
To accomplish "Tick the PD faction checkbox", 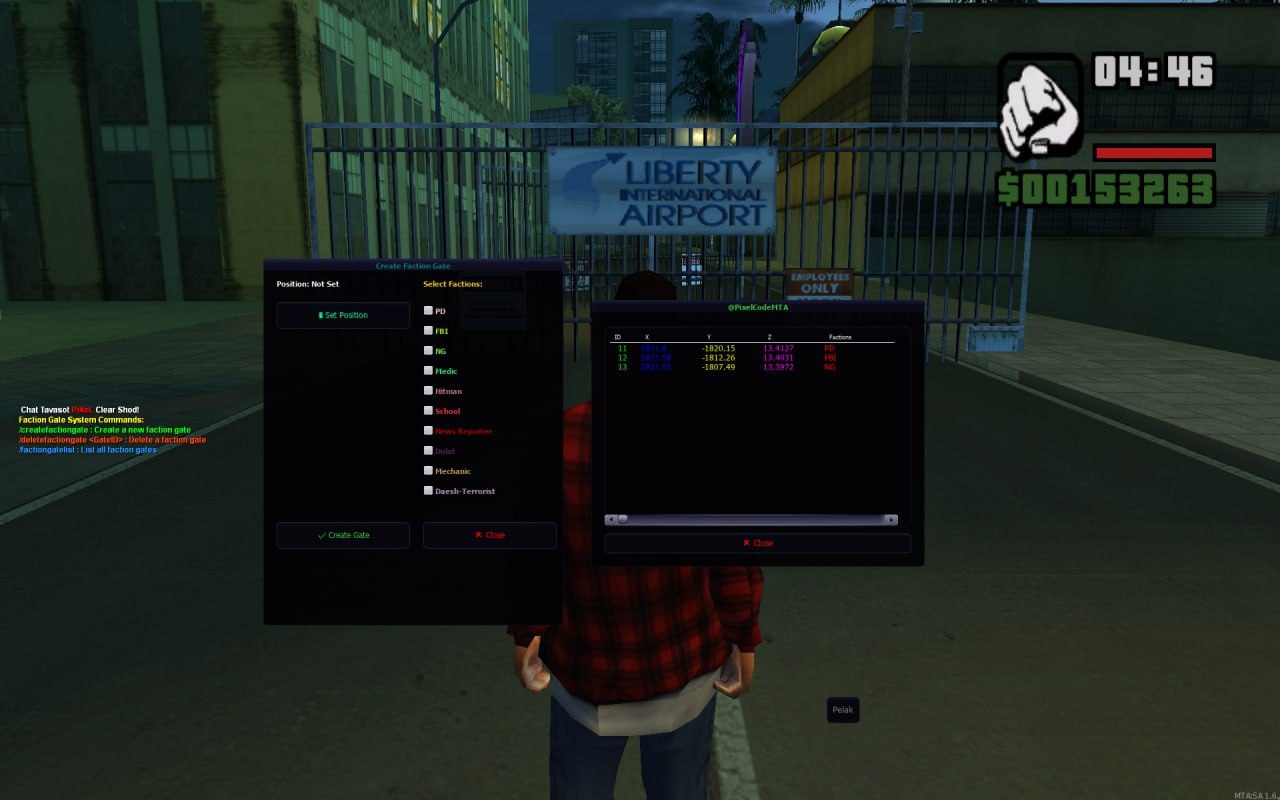I will [x=429, y=311].
